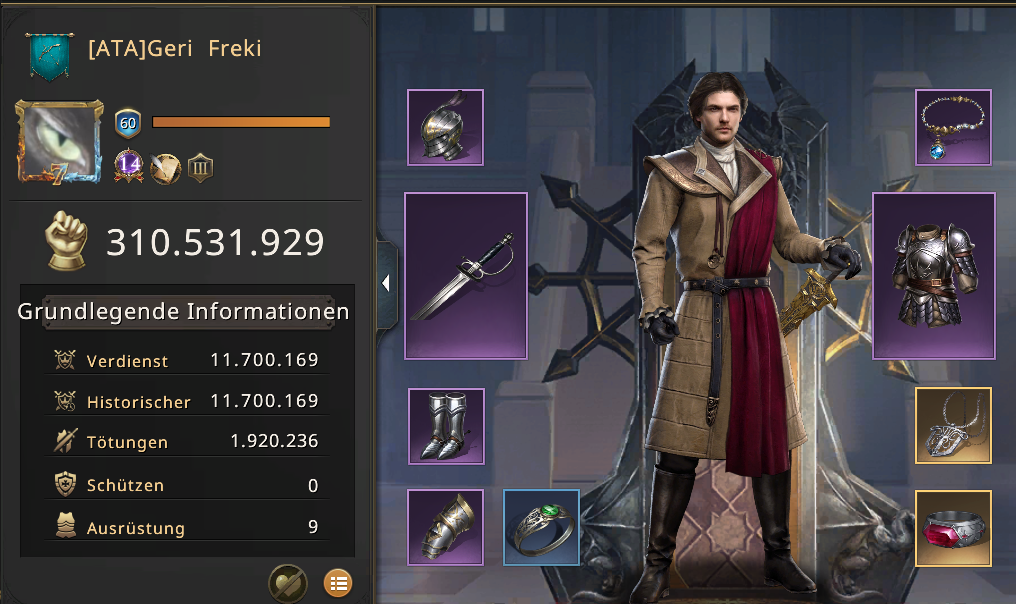Select the Tötungen kills row
The image size is (1016, 604).
(x=187, y=441)
